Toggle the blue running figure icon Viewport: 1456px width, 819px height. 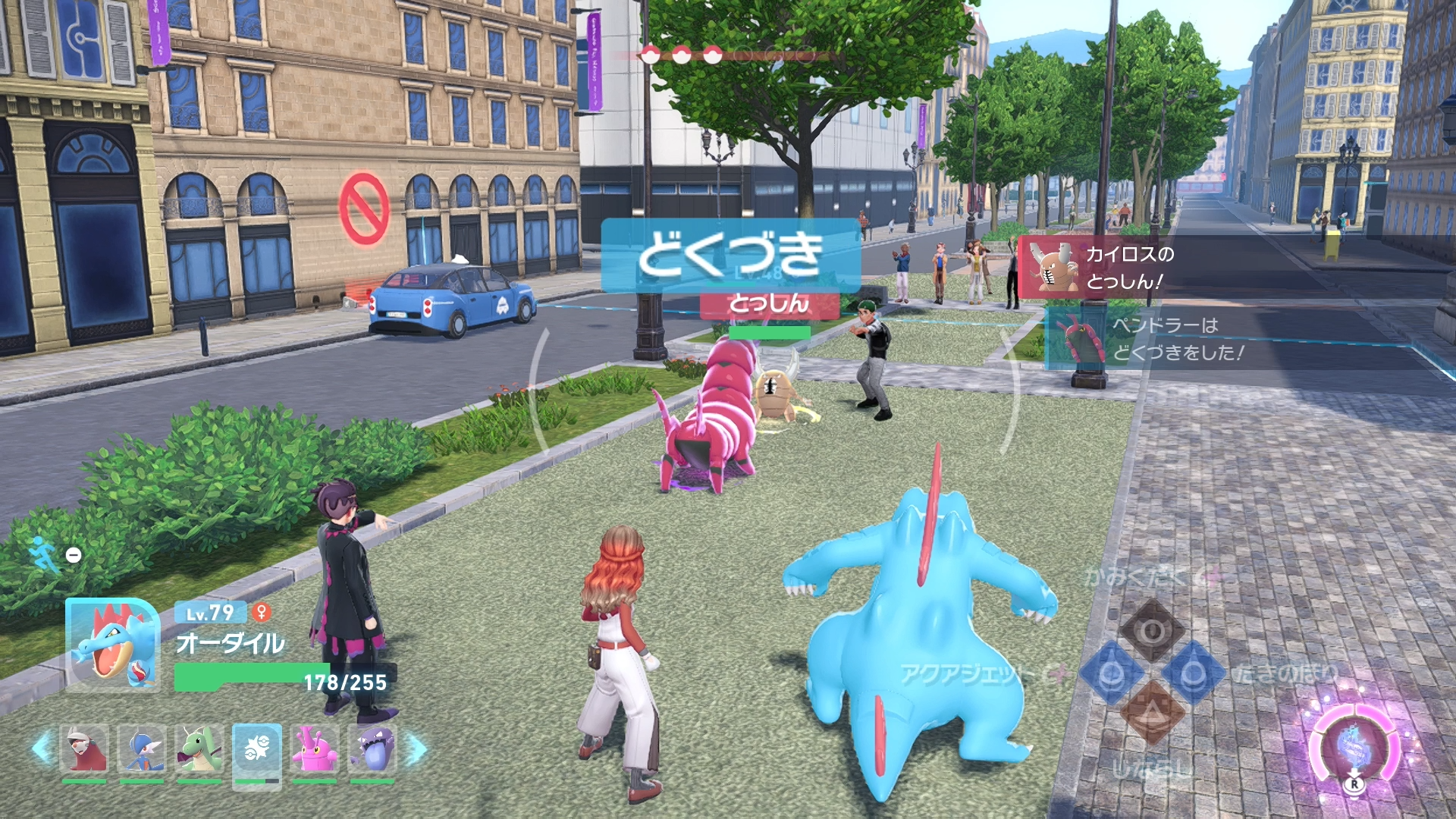[45, 554]
